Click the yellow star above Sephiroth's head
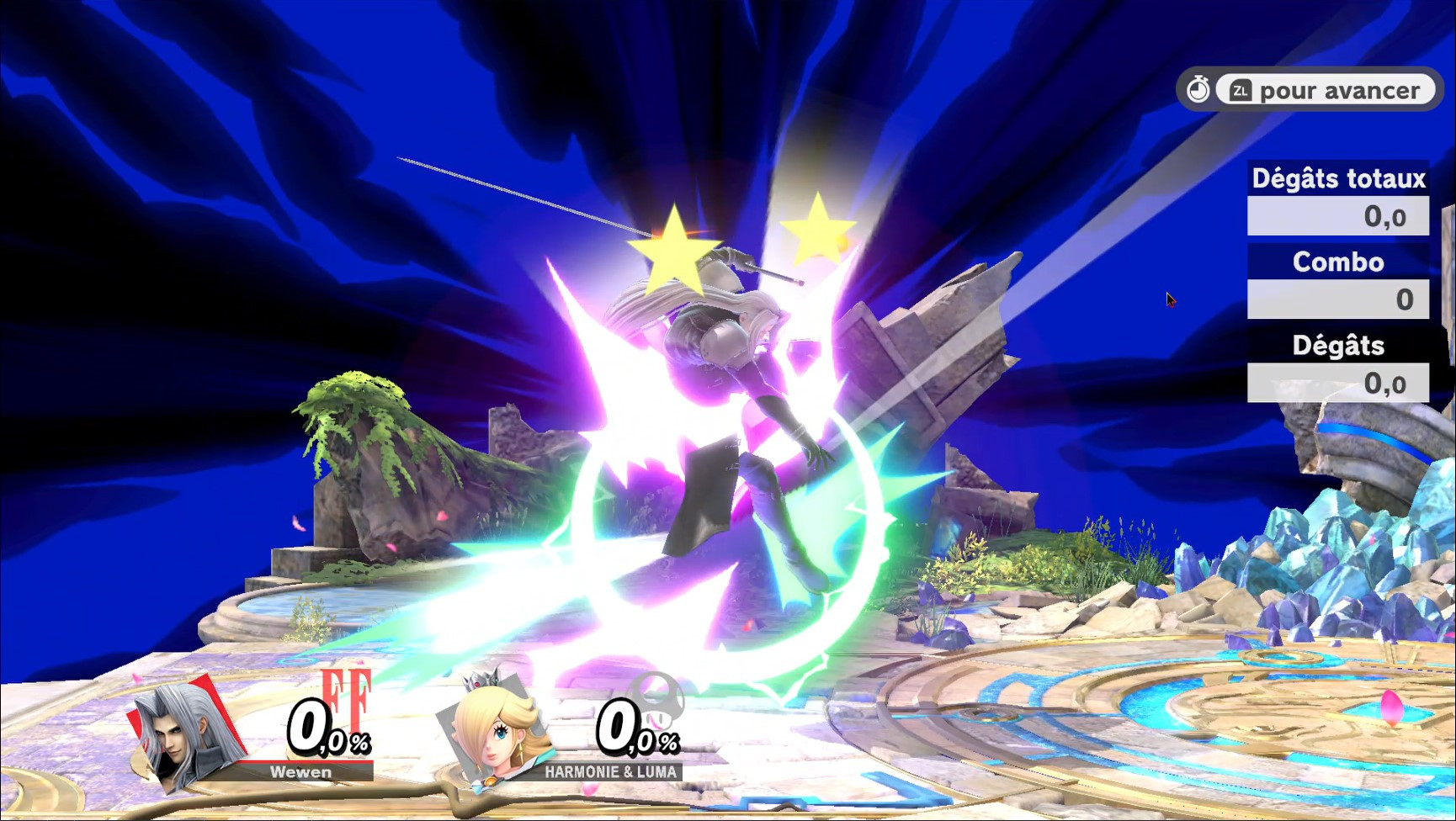Screen dimensions: 1456x821 click(x=673, y=246)
